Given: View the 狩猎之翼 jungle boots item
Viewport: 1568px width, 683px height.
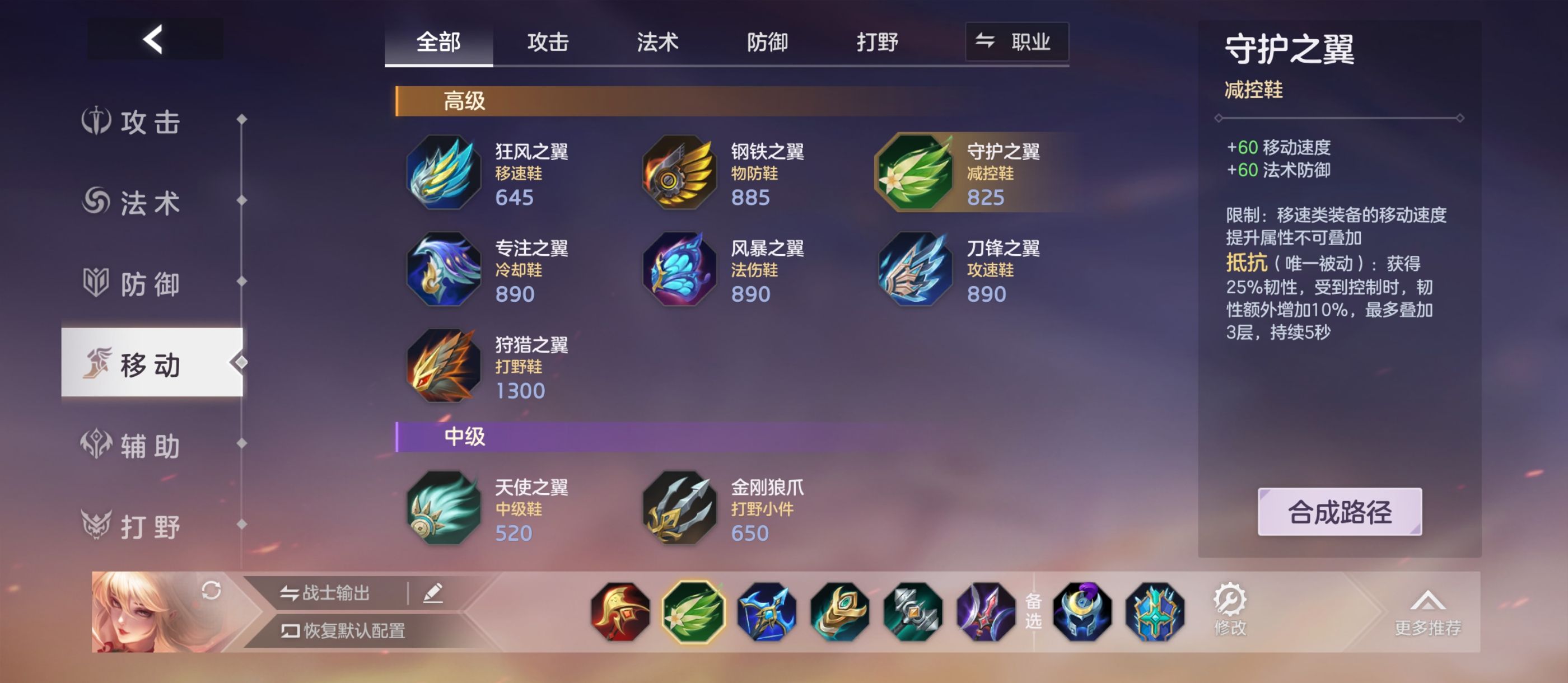Looking at the screenshot, I should (444, 367).
